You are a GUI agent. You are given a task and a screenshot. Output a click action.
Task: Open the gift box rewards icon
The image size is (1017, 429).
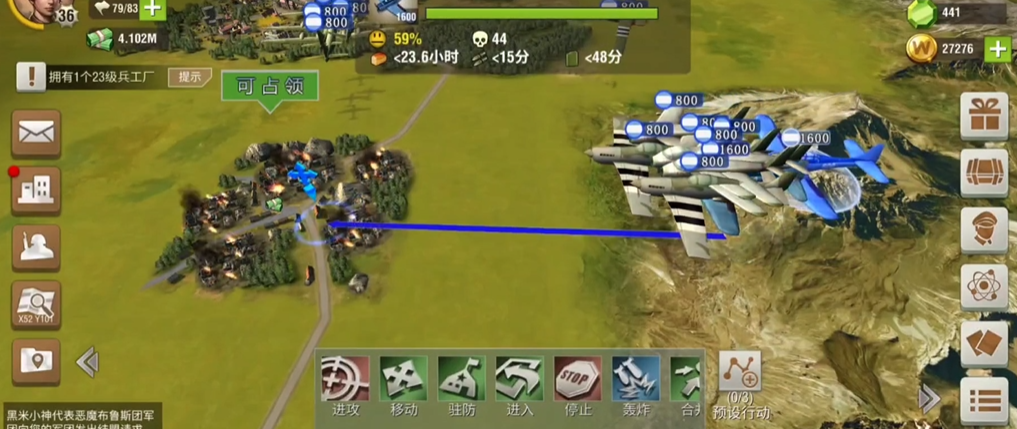(984, 116)
